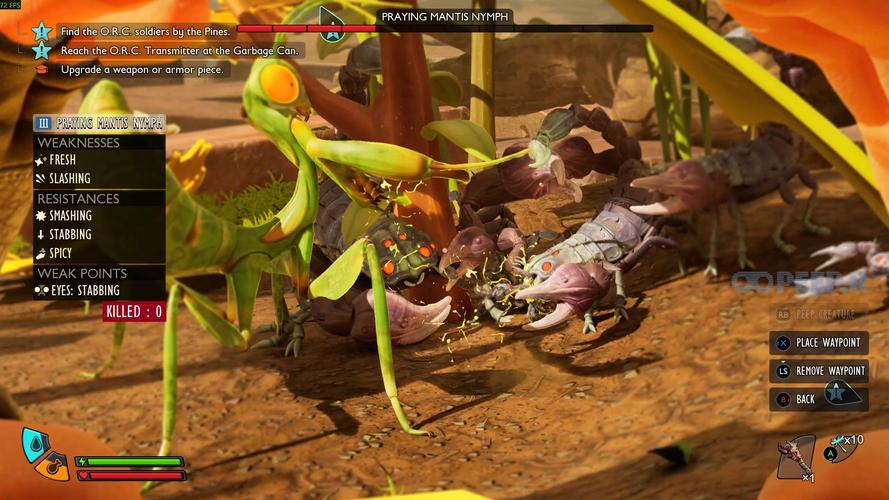Click the star waypoint marker on the health bar
Image resolution: width=889 pixels, height=500 pixels.
[x=331, y=21]
